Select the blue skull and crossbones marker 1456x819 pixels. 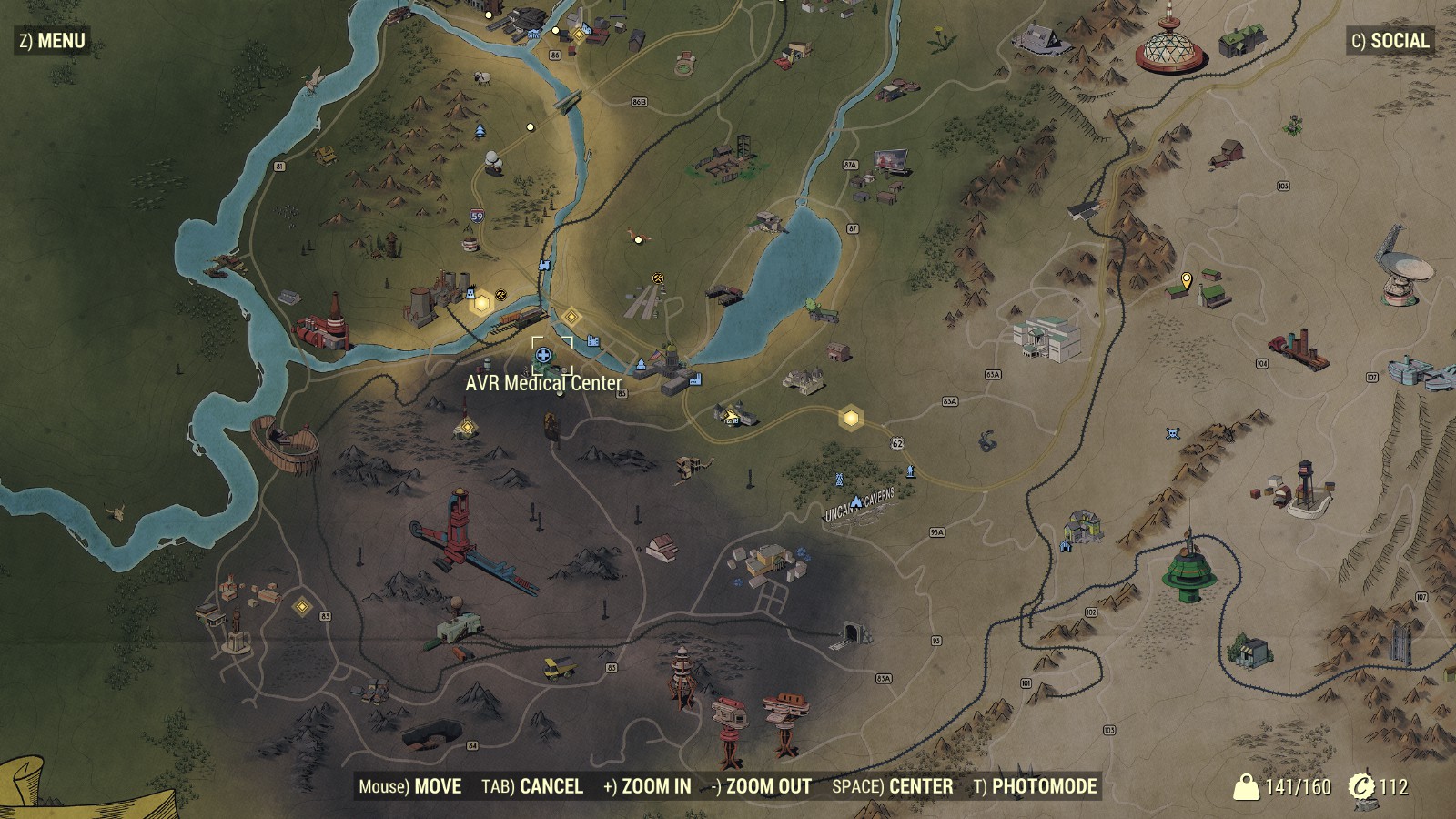(1172, 433)
